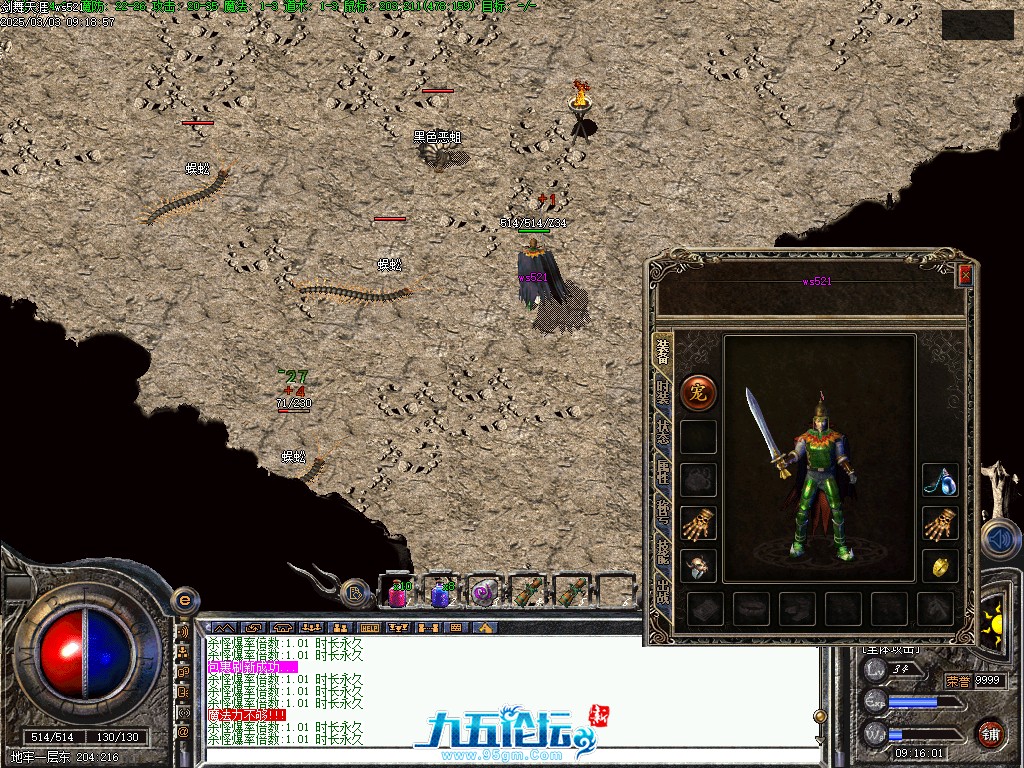This screenshot has height=768, width=1024.
Task: Show the 属性 attributes tab
Action: (x=662, y=472)
